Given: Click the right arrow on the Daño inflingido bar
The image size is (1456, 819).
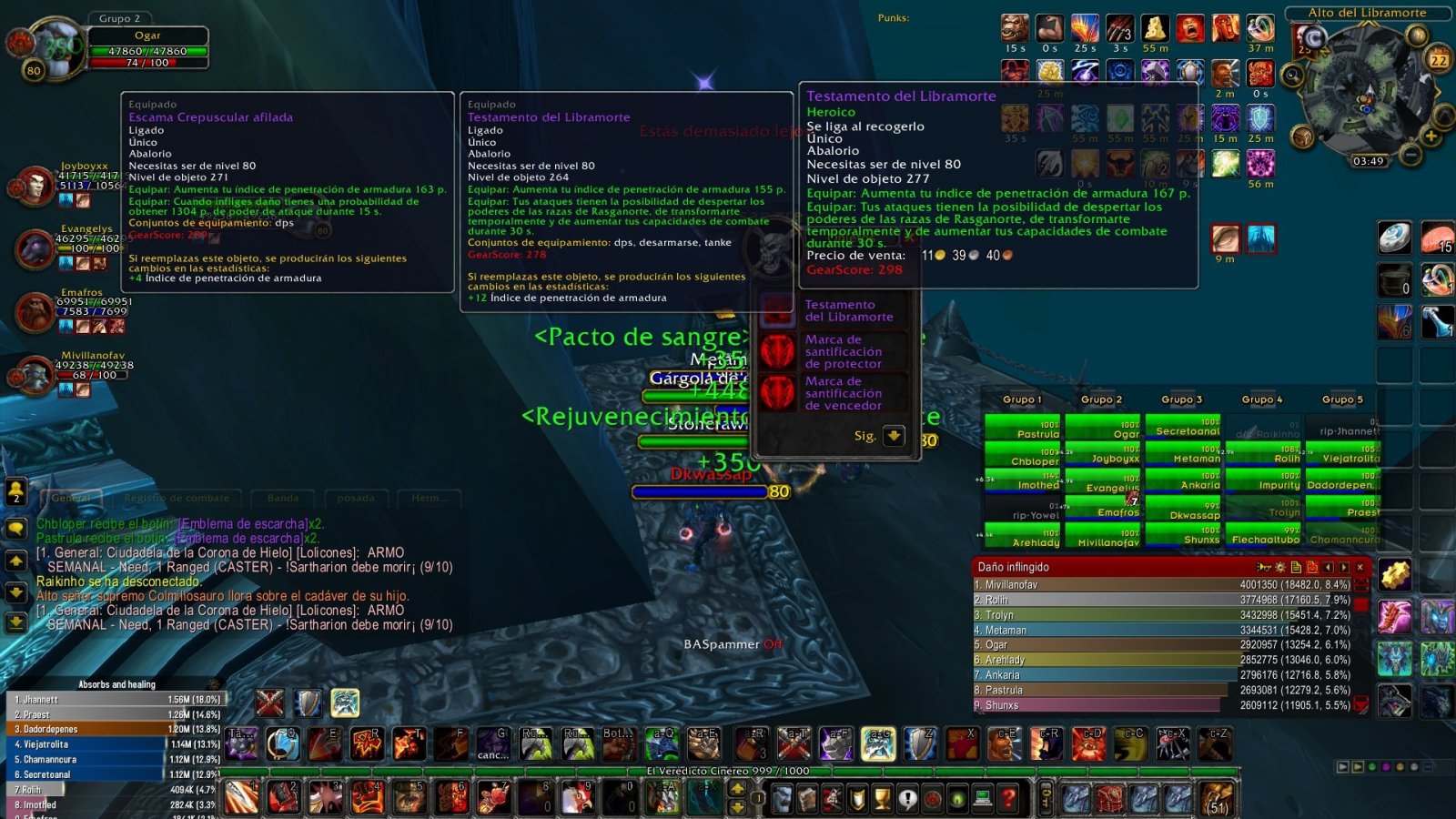Looking at the screenshot, I should (1344, 568).
